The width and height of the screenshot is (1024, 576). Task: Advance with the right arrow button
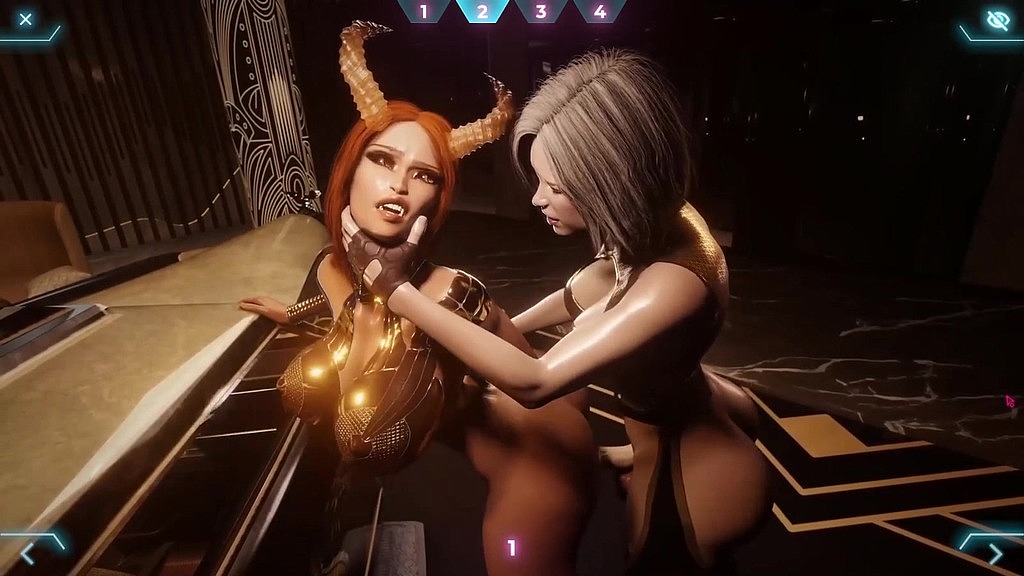click(x=994, y=551)
